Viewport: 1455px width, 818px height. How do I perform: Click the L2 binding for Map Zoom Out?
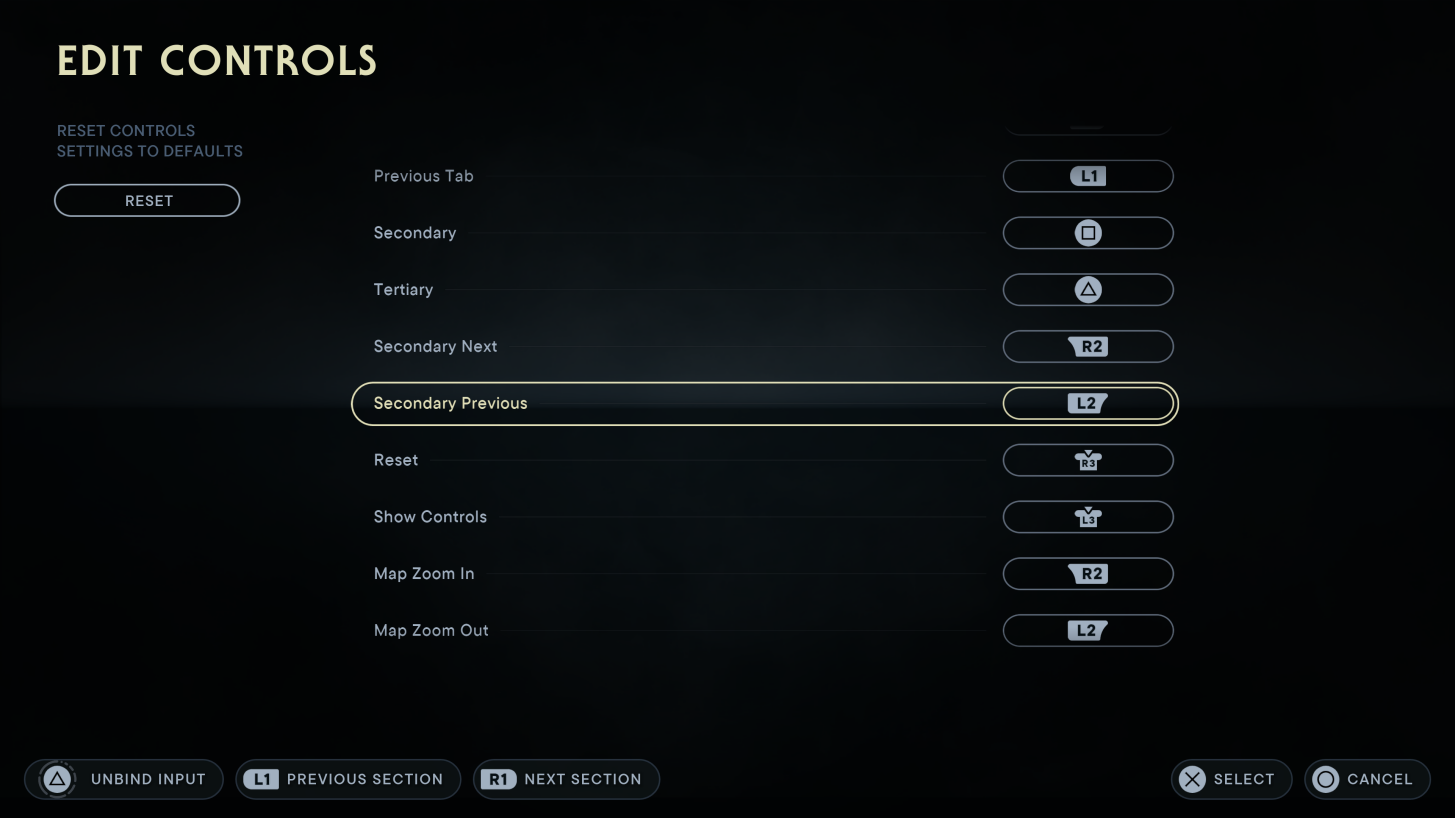[1087, 630]
